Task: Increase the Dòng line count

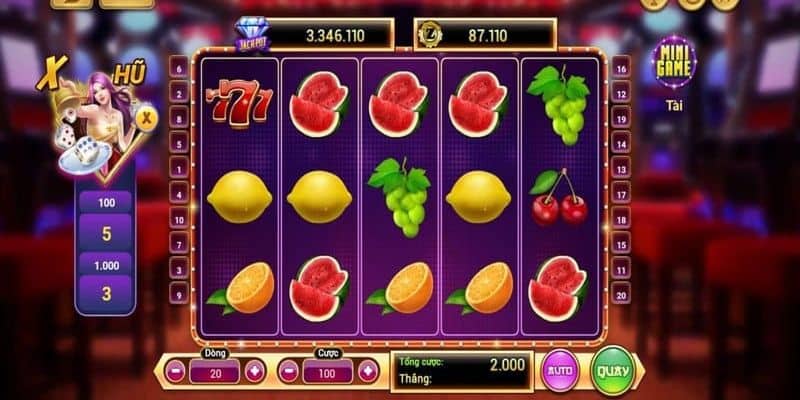Action: tap(253, 372)
